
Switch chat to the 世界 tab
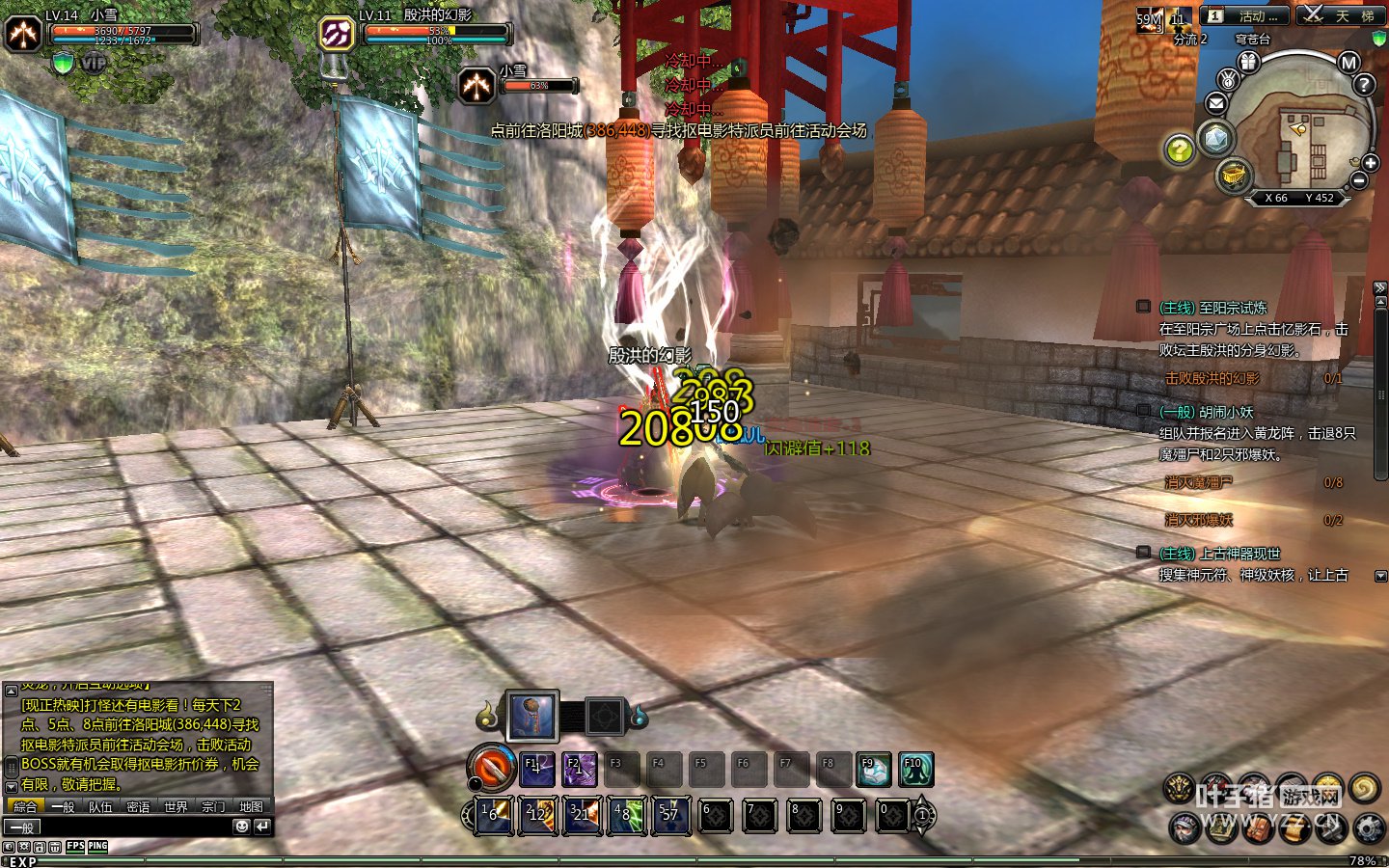pyautogui.click(x=176, y=807)
